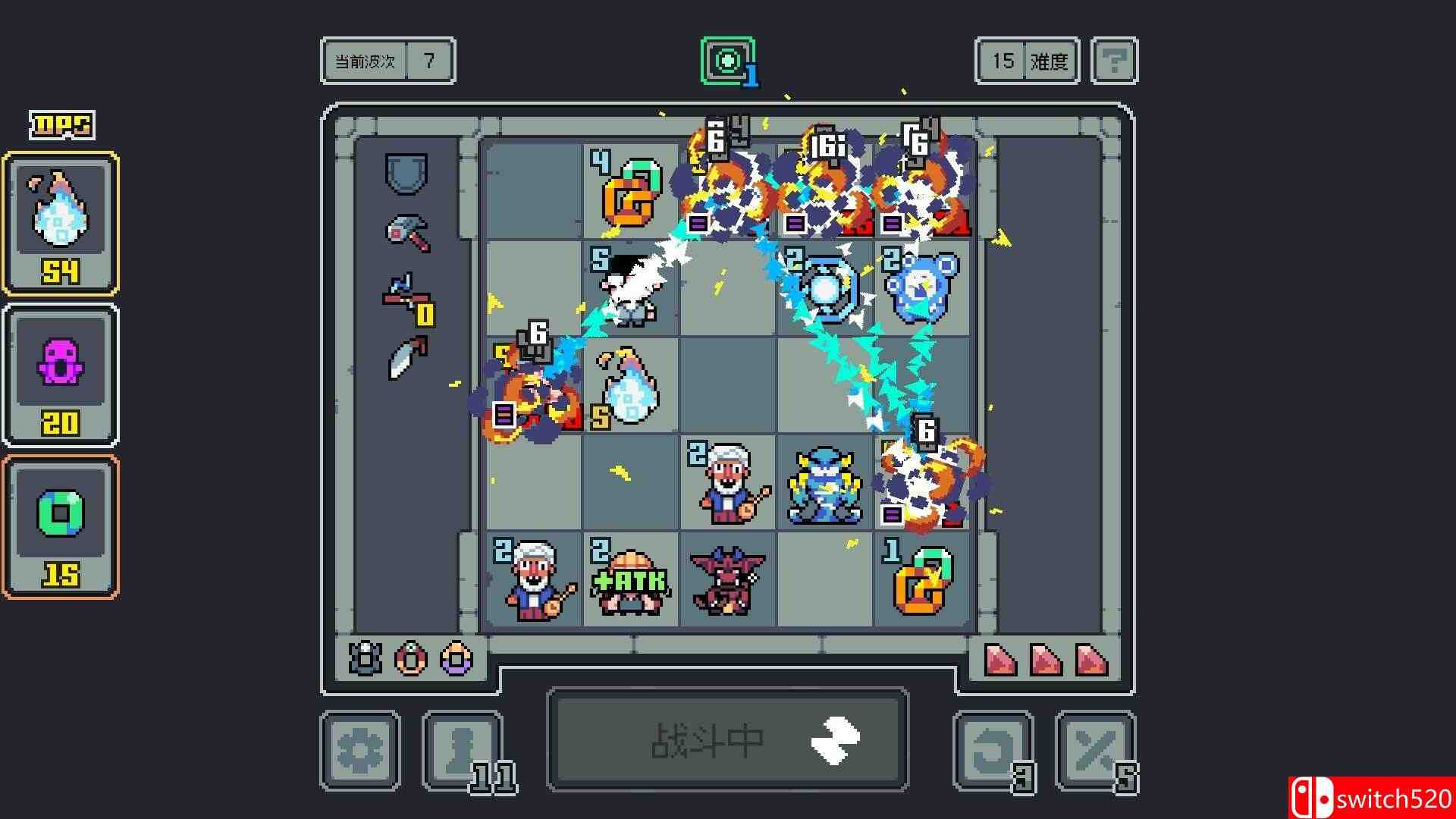1456x819 pixels.
Task: Select the purple amulet in the bottom tray
Action: 455,660
